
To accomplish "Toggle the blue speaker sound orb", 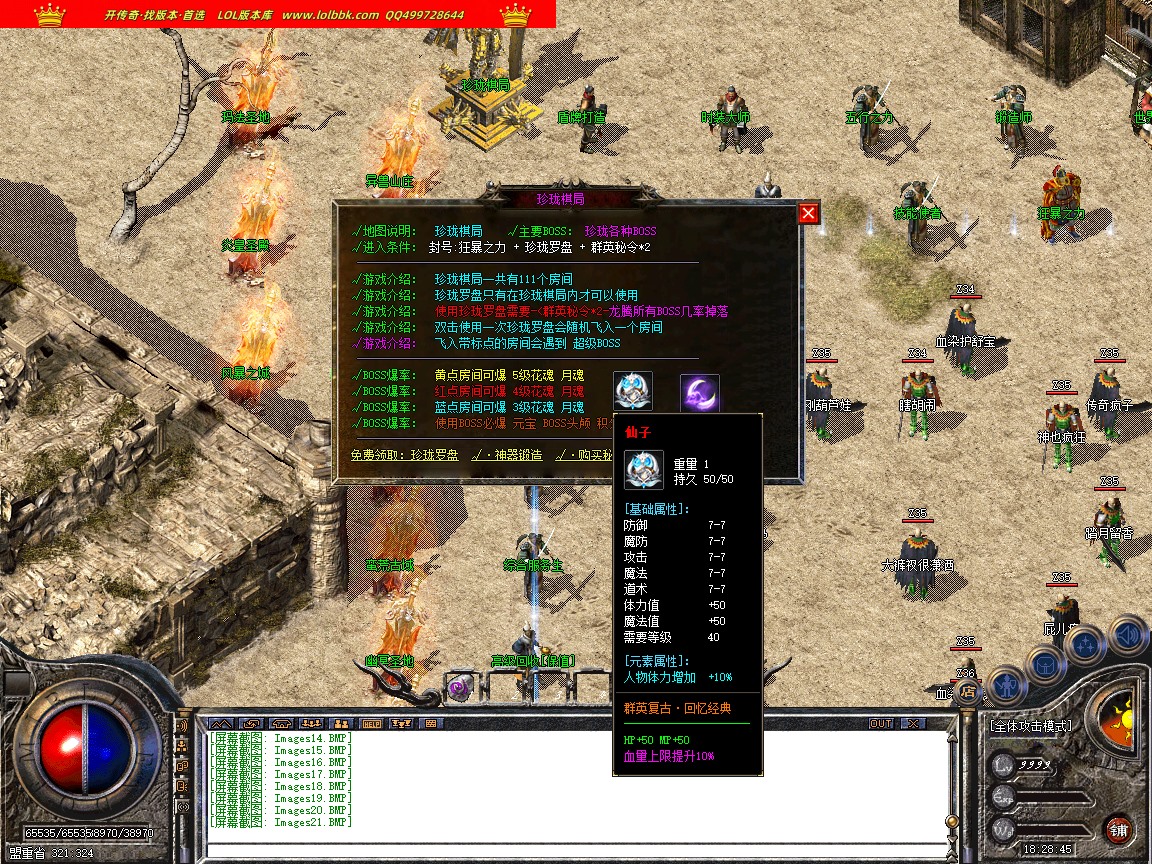I will 1128,633.
